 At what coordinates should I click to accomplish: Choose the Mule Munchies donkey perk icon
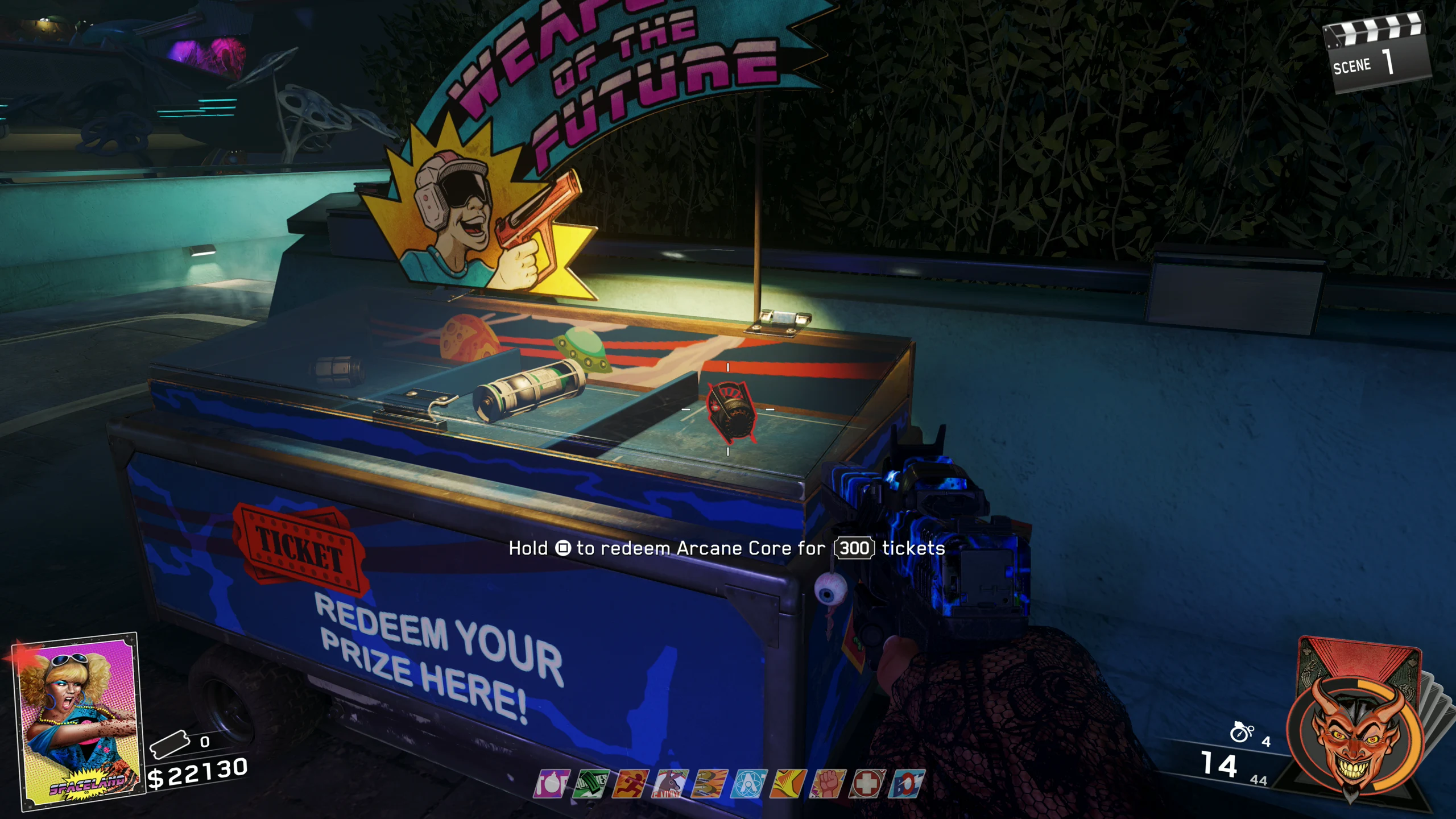click(x=670, y=784)
